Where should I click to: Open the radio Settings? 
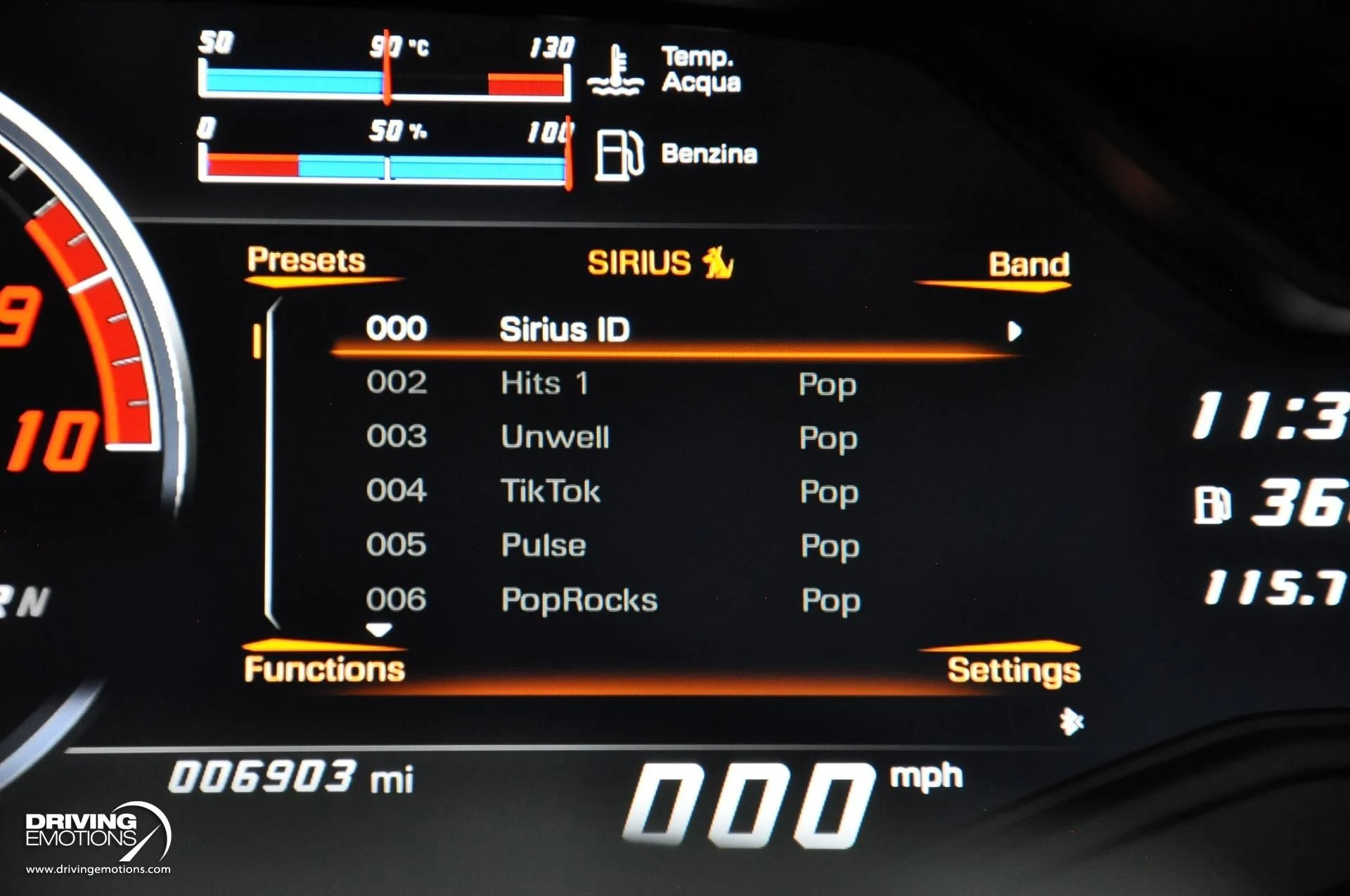tap(1013, 670)
